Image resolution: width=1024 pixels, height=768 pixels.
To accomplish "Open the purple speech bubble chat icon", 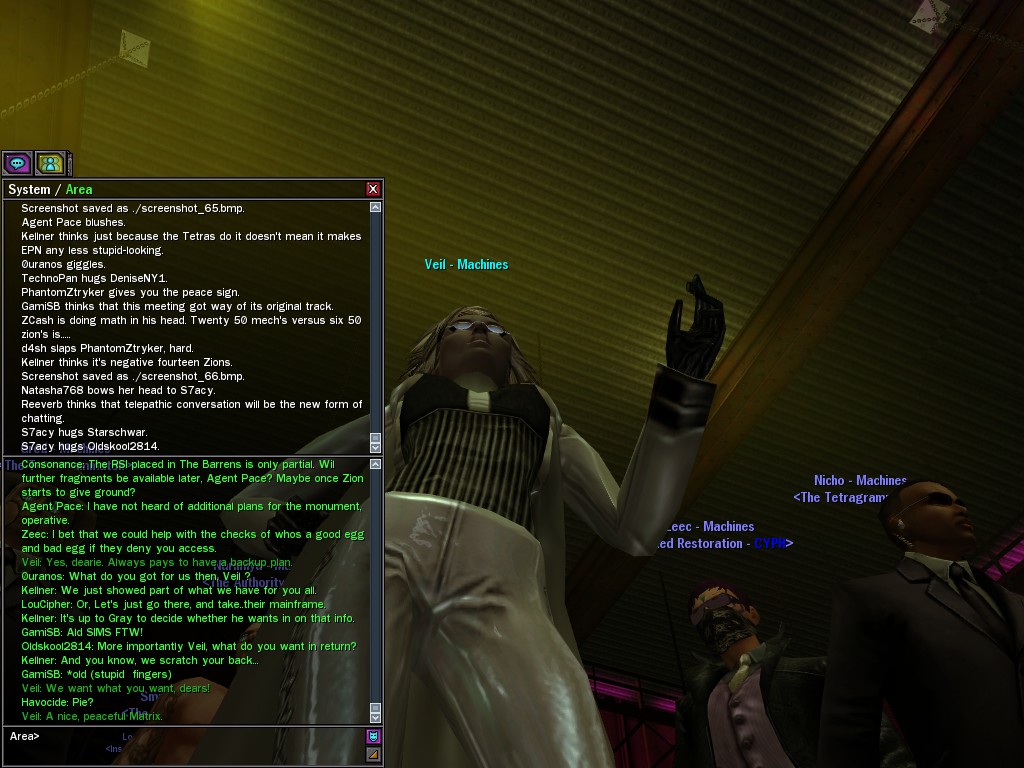I will pyautogui.click(x=17, y=163).
